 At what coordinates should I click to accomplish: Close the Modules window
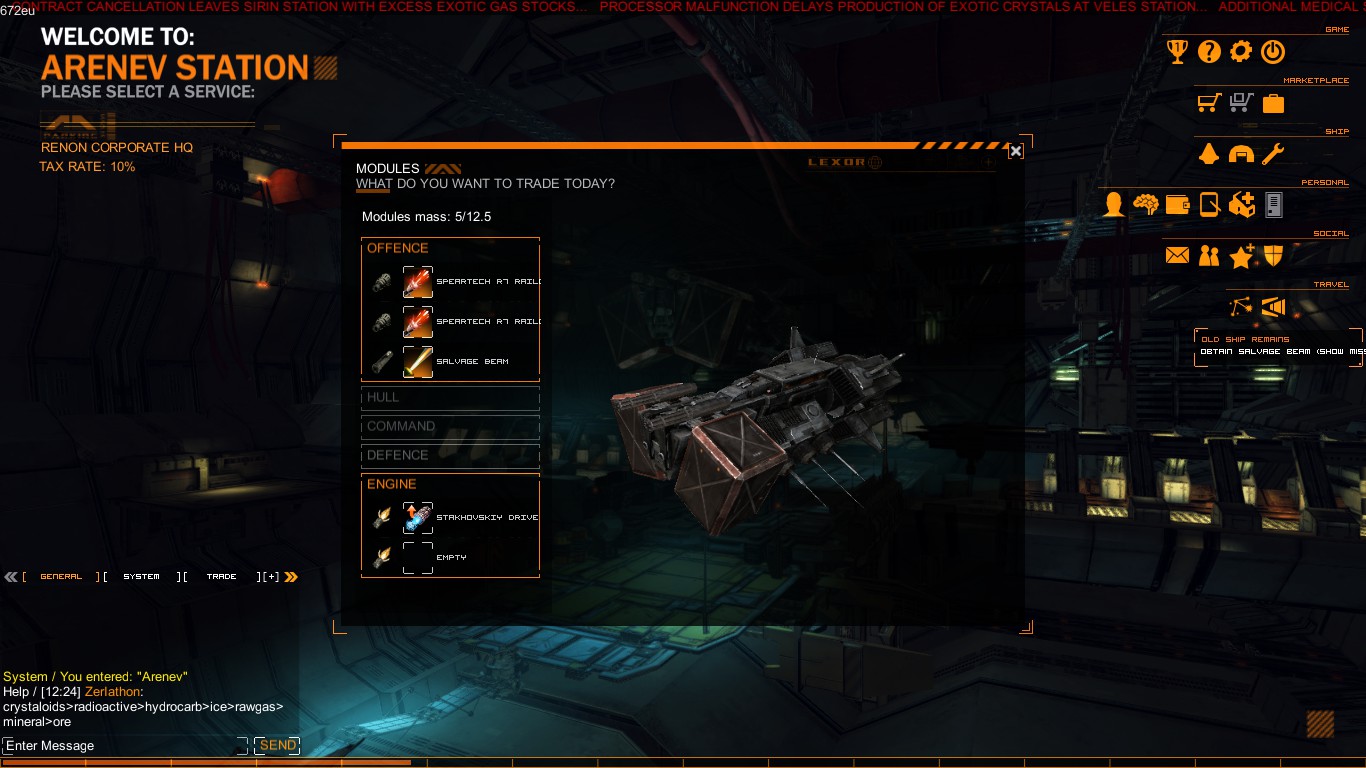click(1015, 151)
